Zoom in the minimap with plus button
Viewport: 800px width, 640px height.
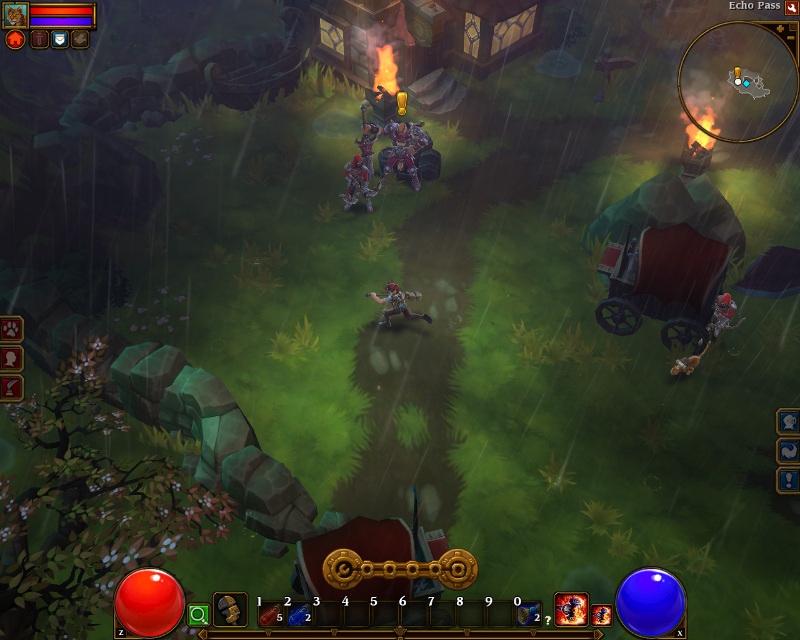click(x=778, y=28)
